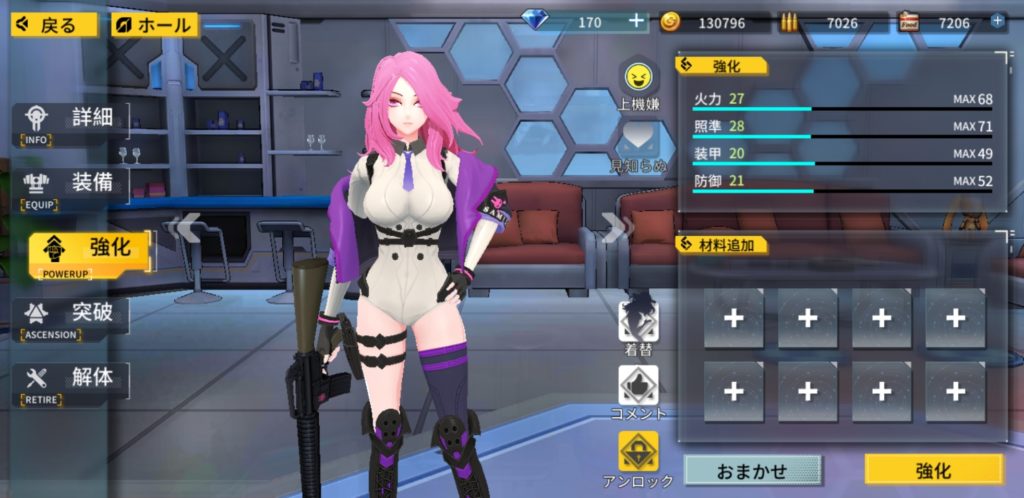The width and height of the screenshot is (1024, 498).
Task: Open the 詳細 INFO tab
Action: coord(72,123)
